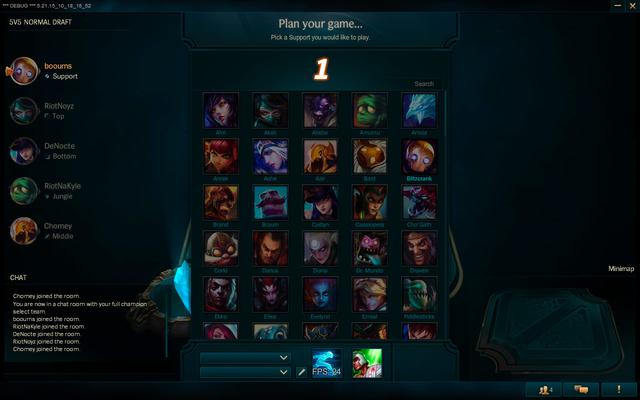Change the Ghost summoner spell slot
This screenshot has width=640, height=400.
tap(326, 364)
